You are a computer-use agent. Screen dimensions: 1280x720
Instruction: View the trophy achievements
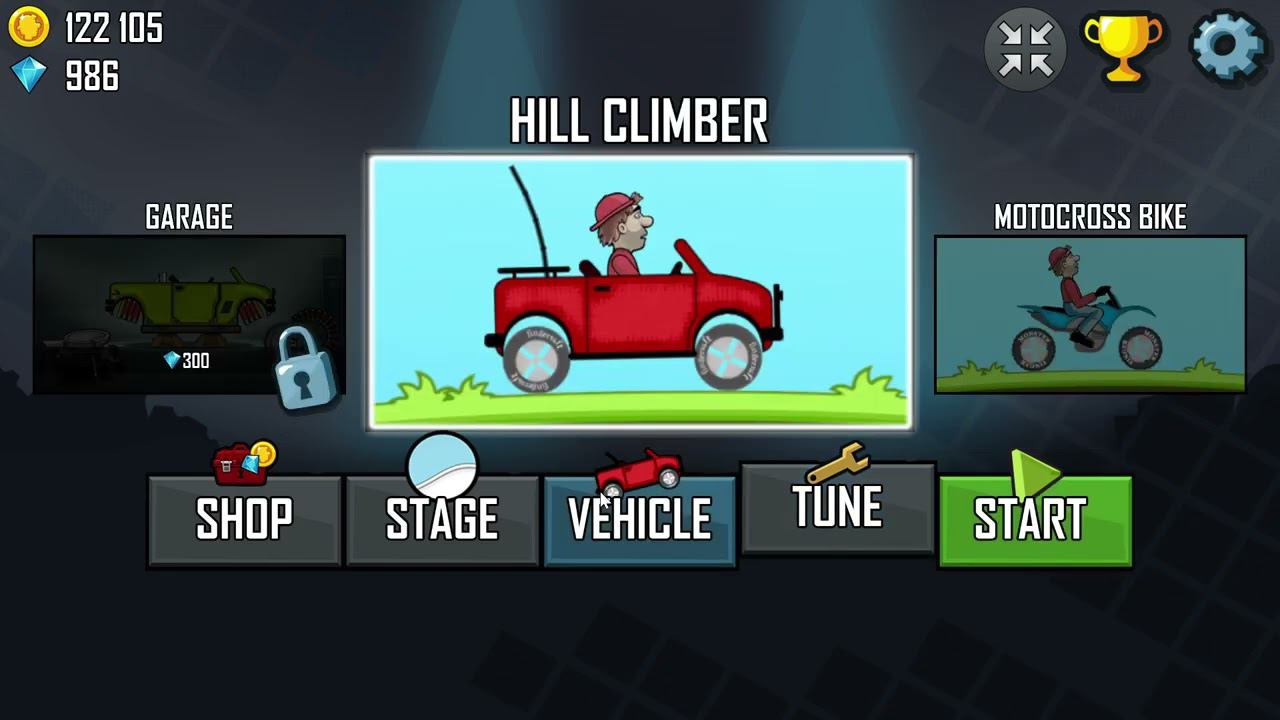tap(1123, 46)
